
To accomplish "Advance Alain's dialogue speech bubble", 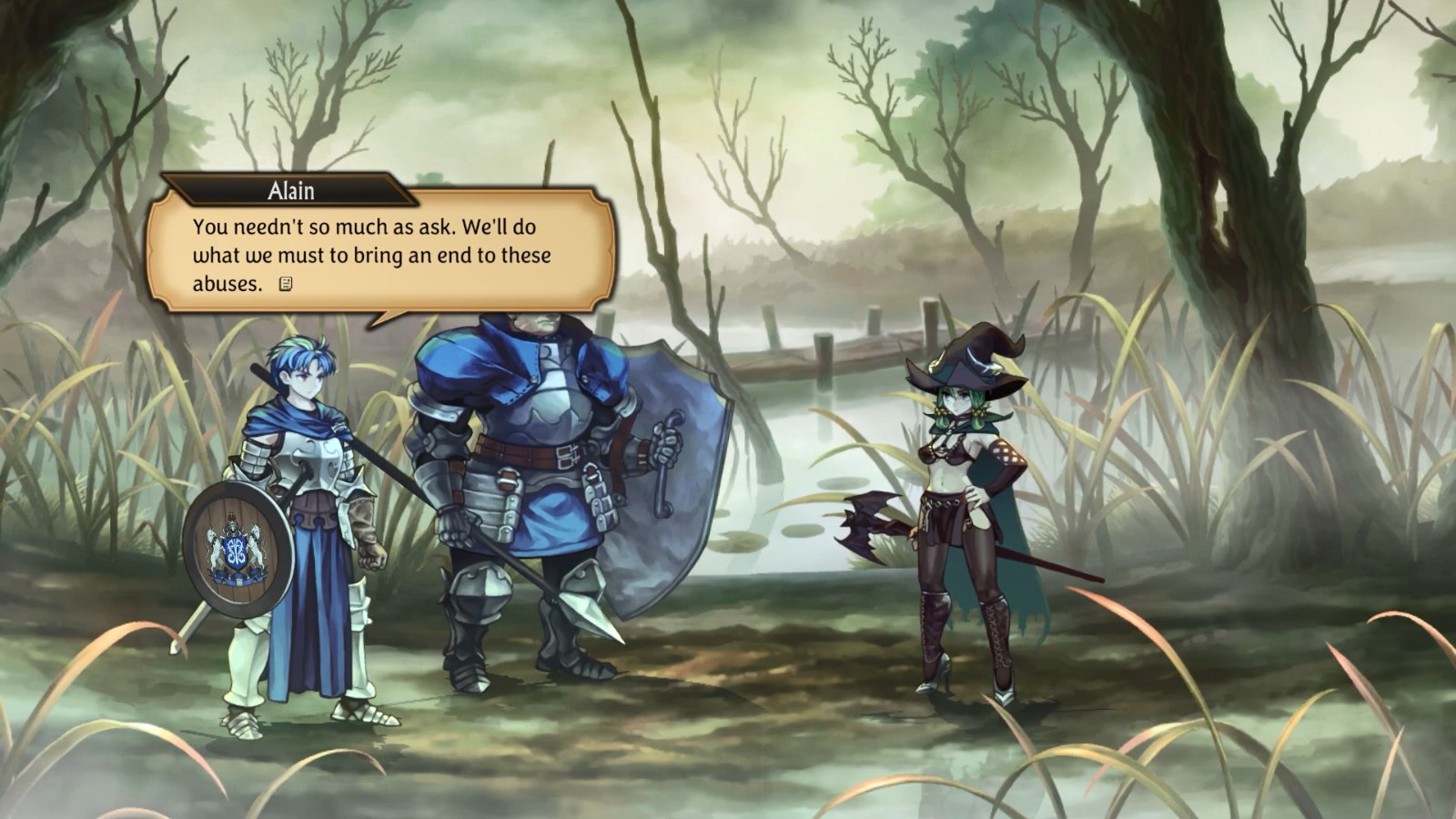I will 382,255.
